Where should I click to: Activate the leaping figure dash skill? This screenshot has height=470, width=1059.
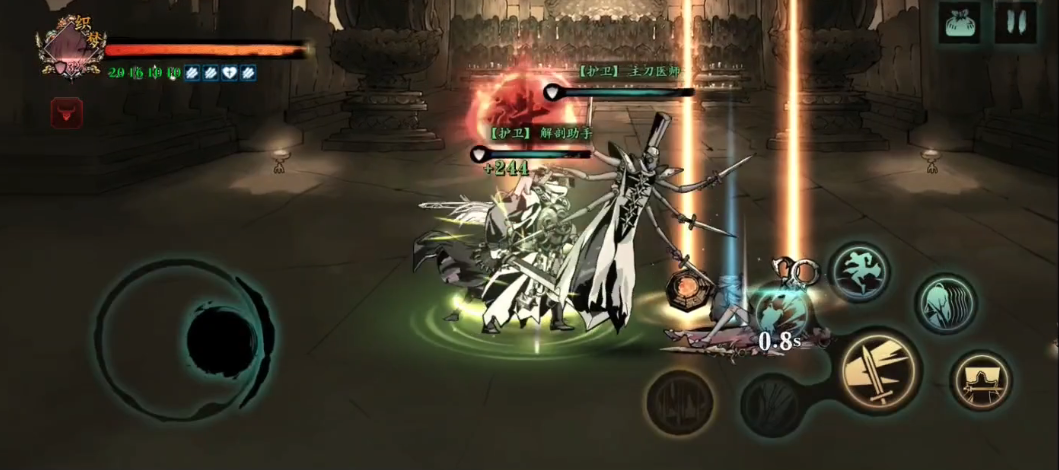859,271
